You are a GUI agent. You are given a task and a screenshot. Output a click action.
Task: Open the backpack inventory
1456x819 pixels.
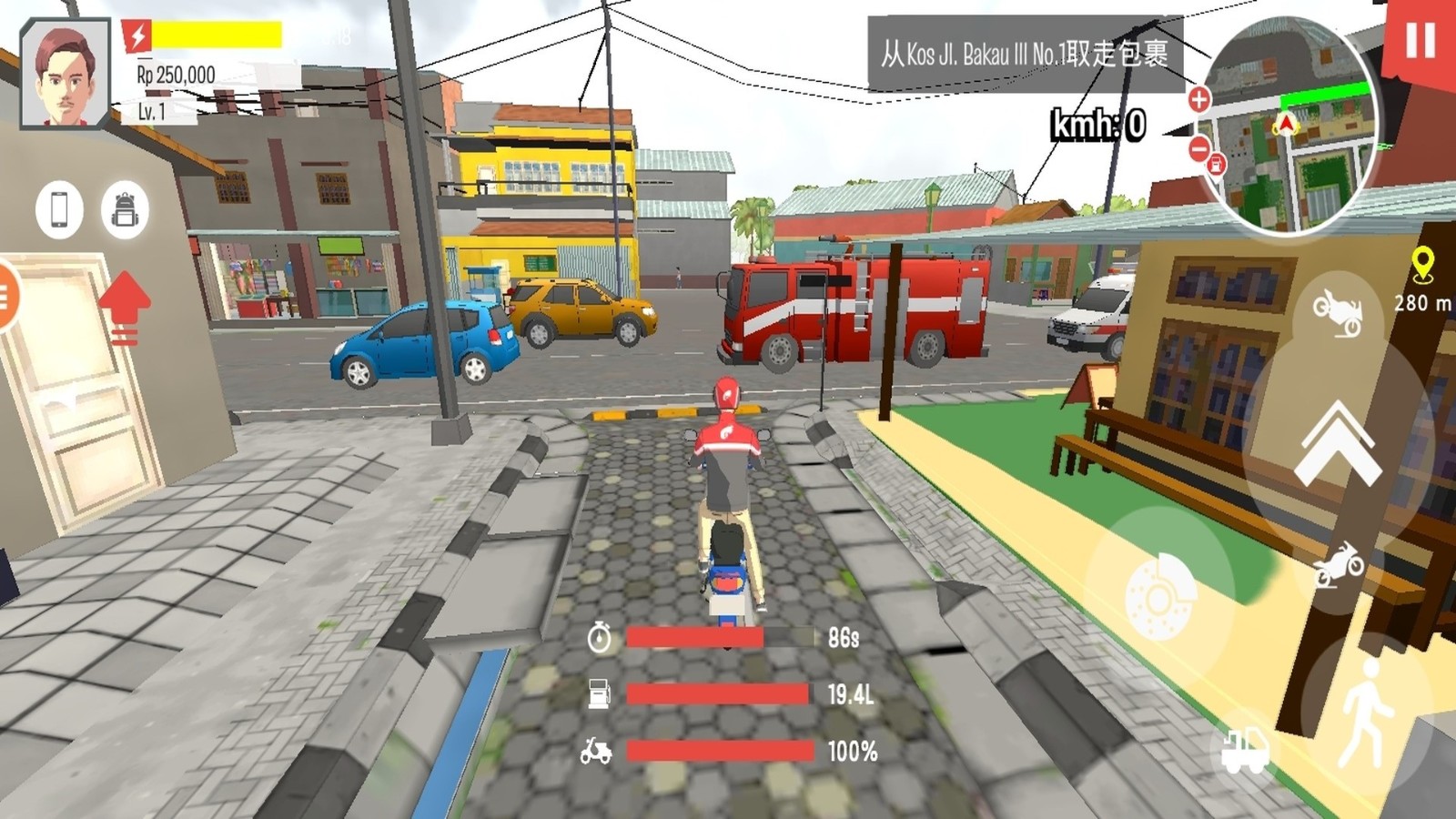tap(125, 210)
